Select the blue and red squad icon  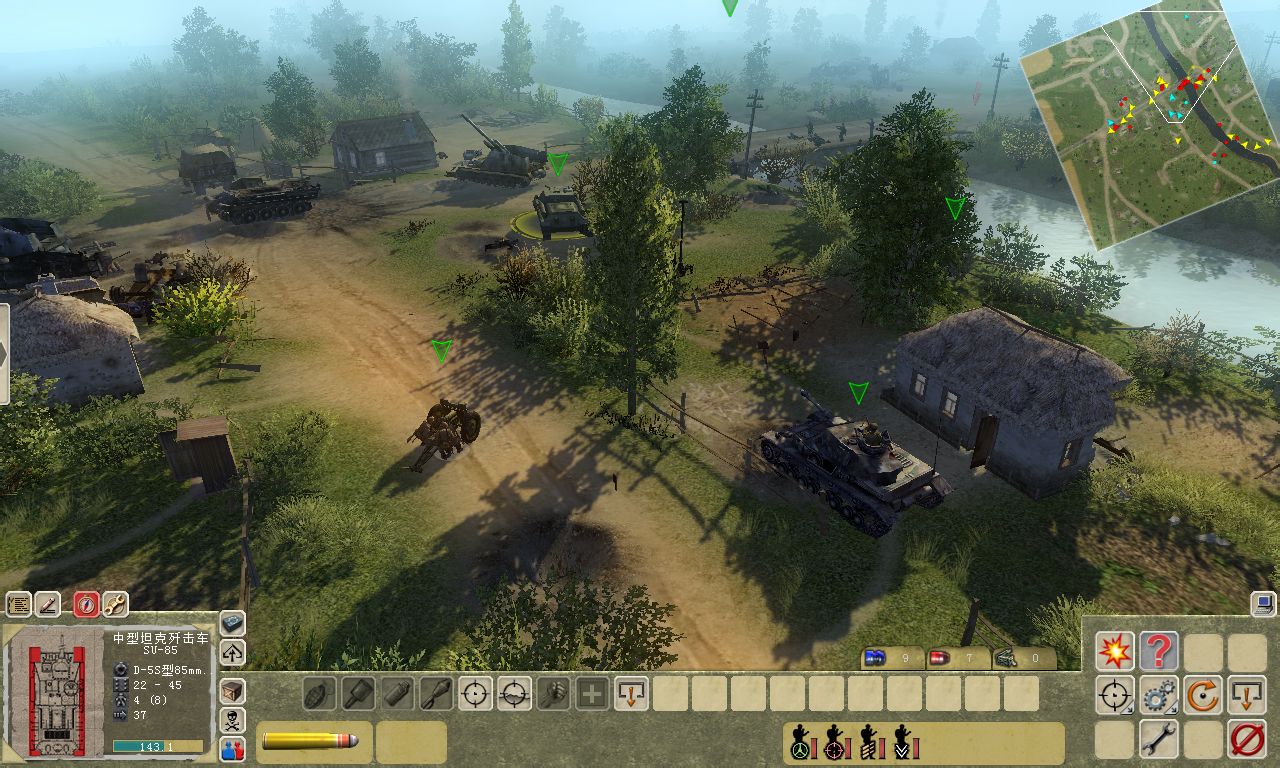click(232, 748)
